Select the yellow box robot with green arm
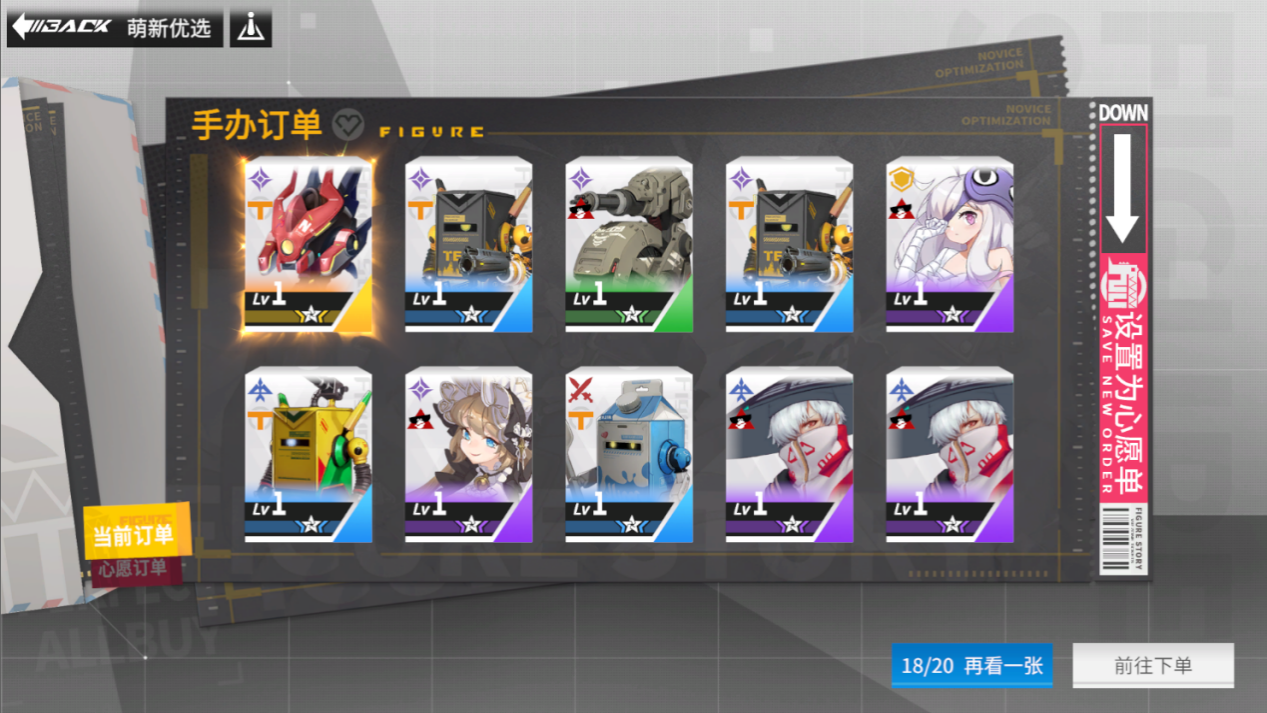Image resolution: width=1267 pixels, height=713 pixels. click(308, 455)
